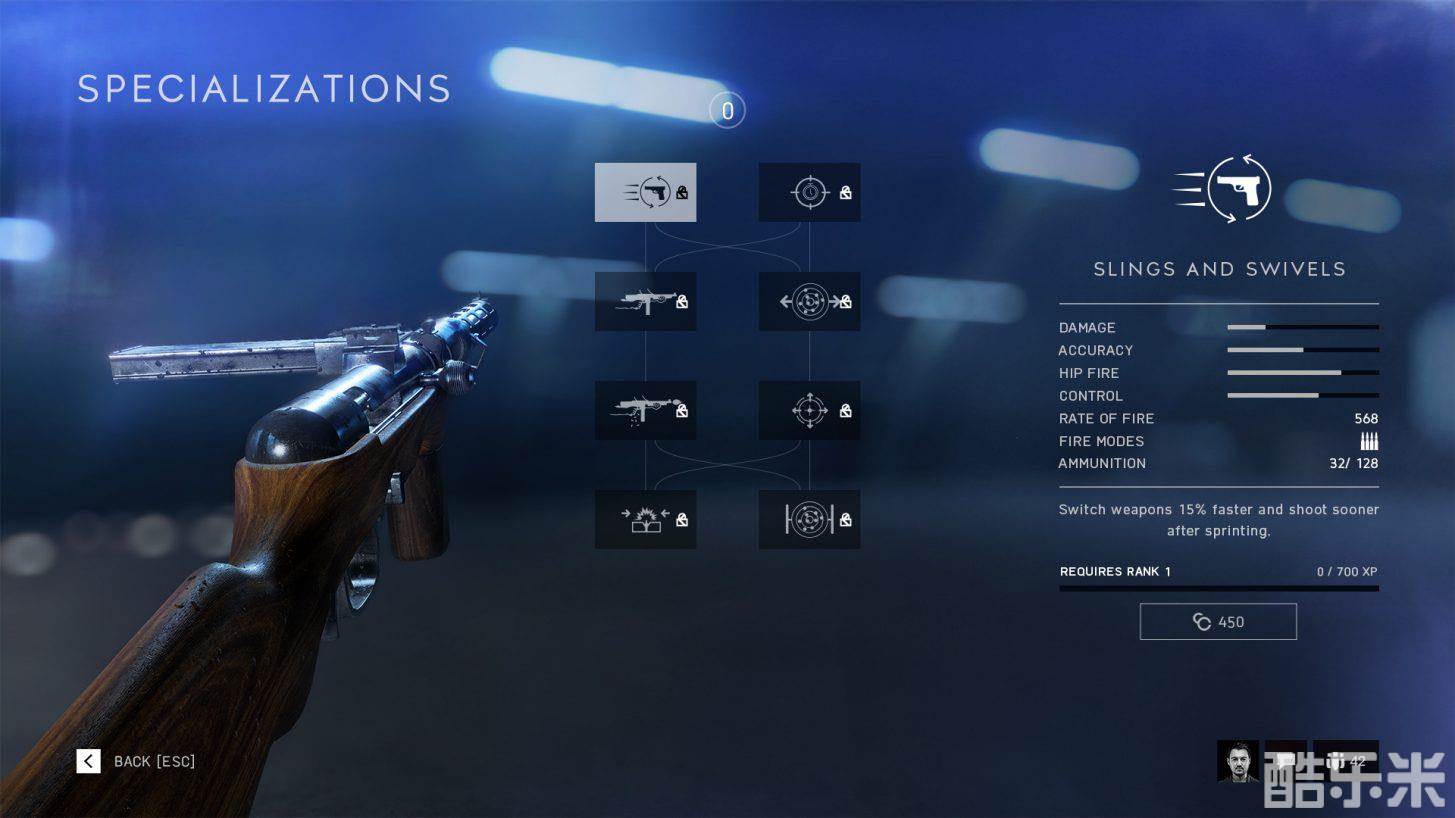Pick the target with sideways arrows specialization

coord(809,301)
